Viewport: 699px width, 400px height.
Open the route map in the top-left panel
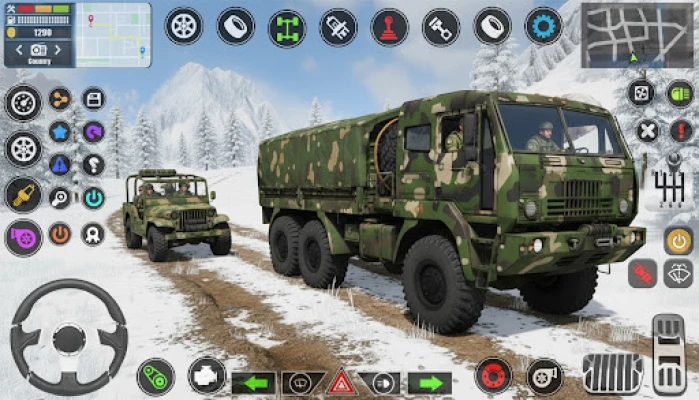coord(113,34)
